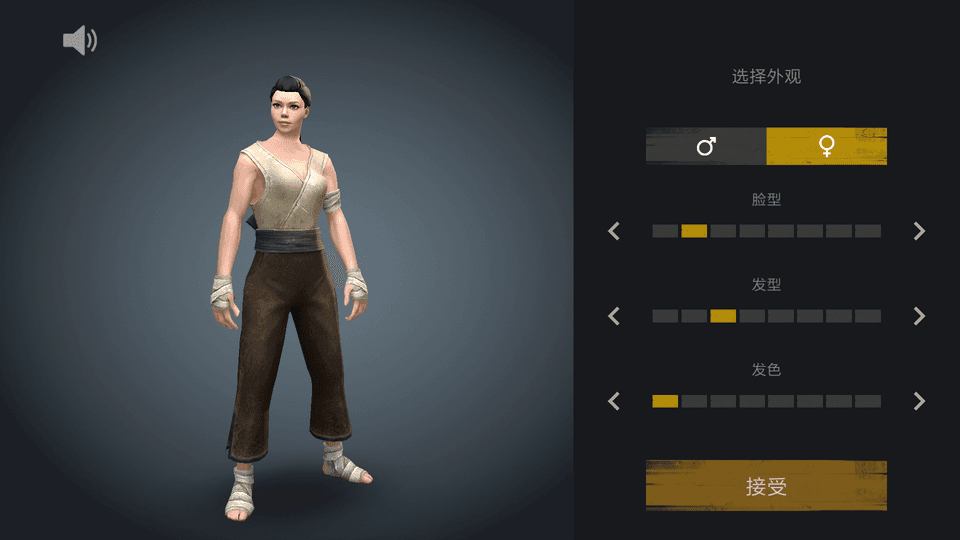Image resolution: width=960 pixels, height=540 pixels.
Task: Click the left arrow for 脸型 face shape
Action: pyautogui.click(x=614, y=231)
